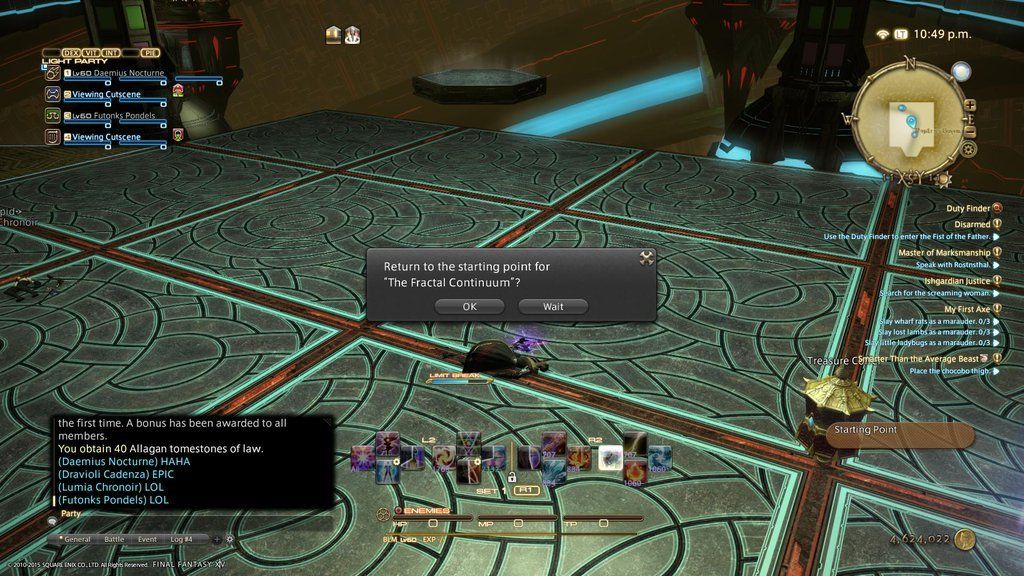1024x576 pixels.
Task: Zoom in on the minimap
Action: (969, 104)
